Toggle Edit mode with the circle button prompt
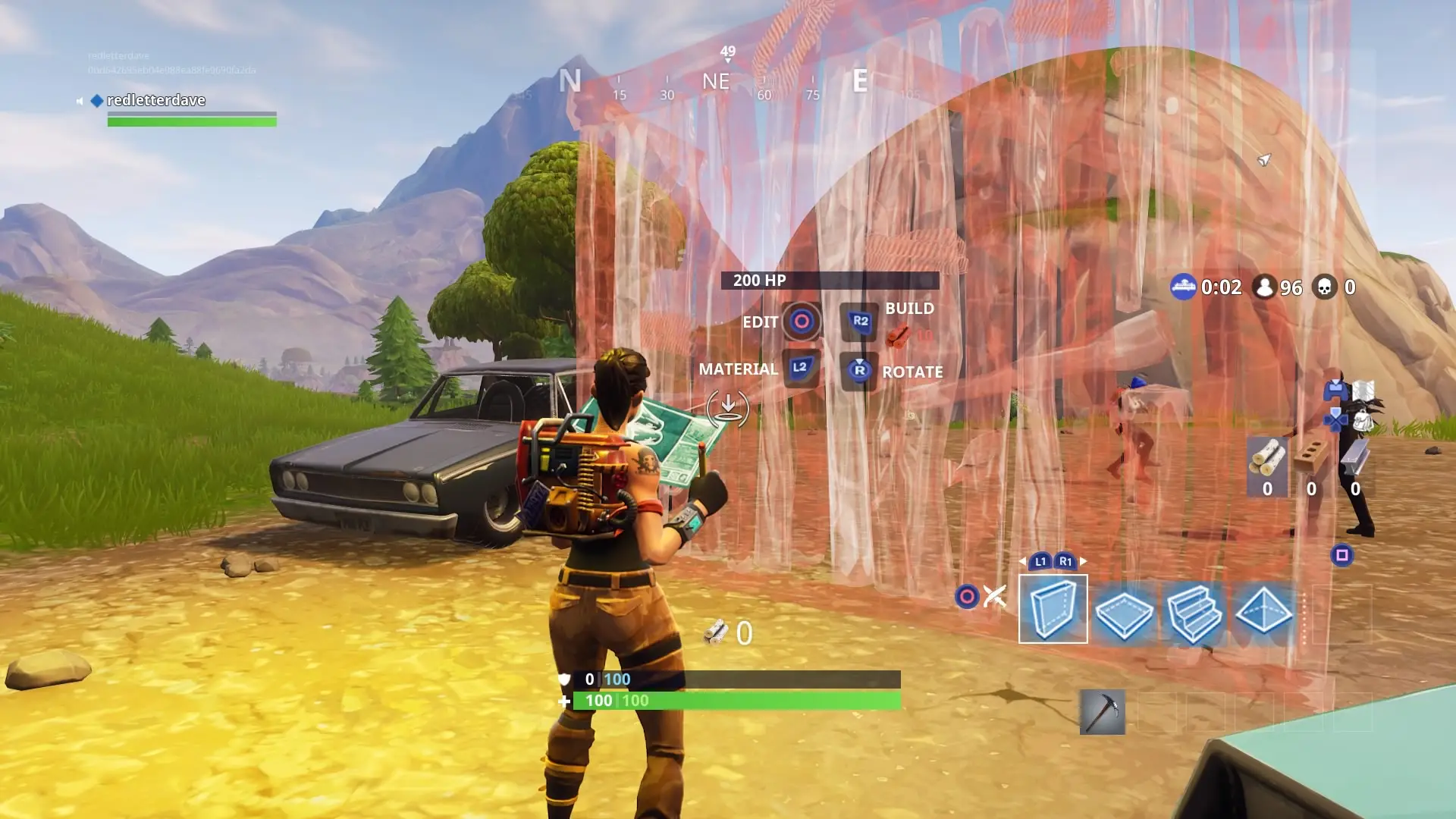The width and height of the screenshot is (1456, 819). coord(800,322)
